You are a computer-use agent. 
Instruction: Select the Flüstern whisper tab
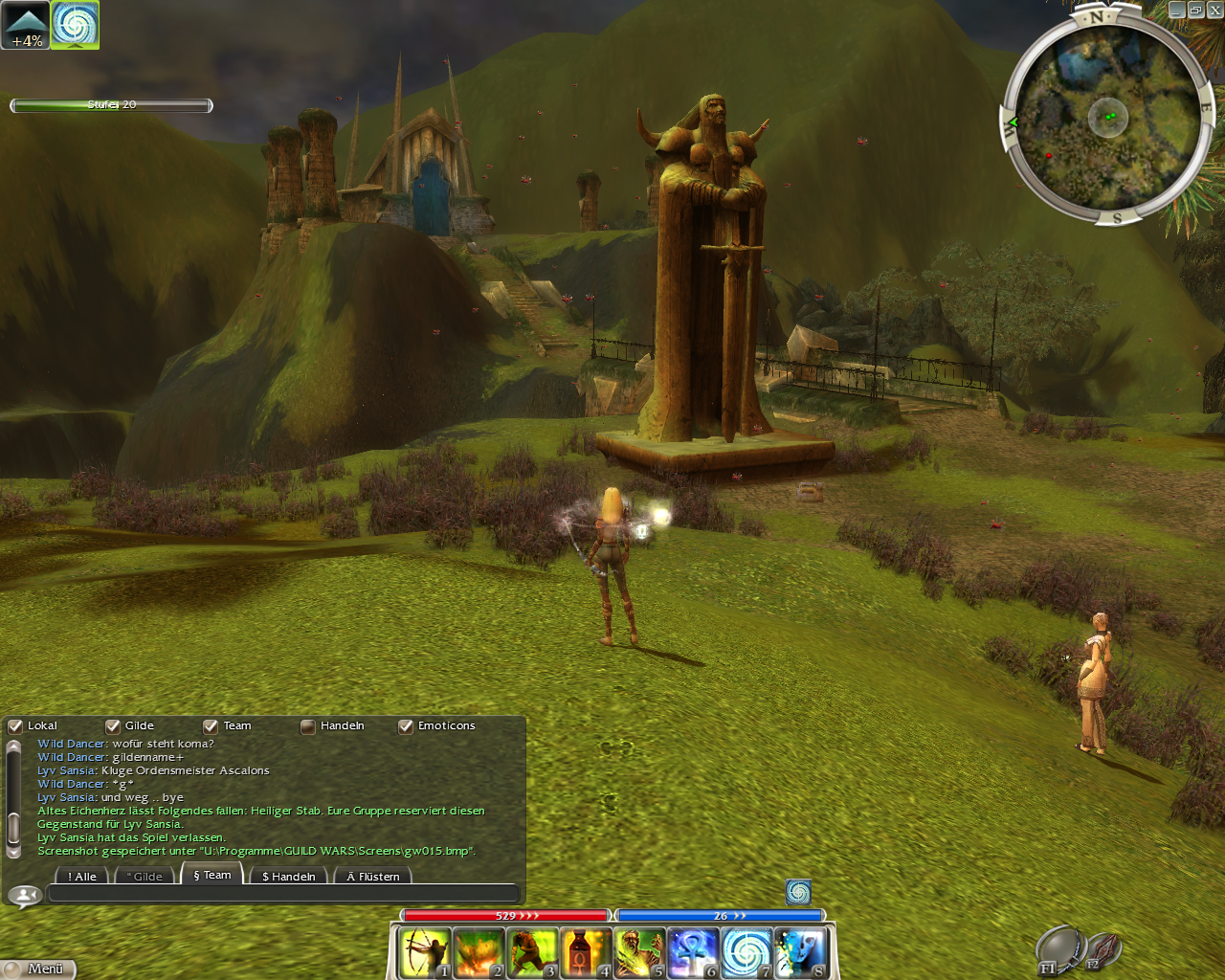pyautogui.click(x=373, y=876)
